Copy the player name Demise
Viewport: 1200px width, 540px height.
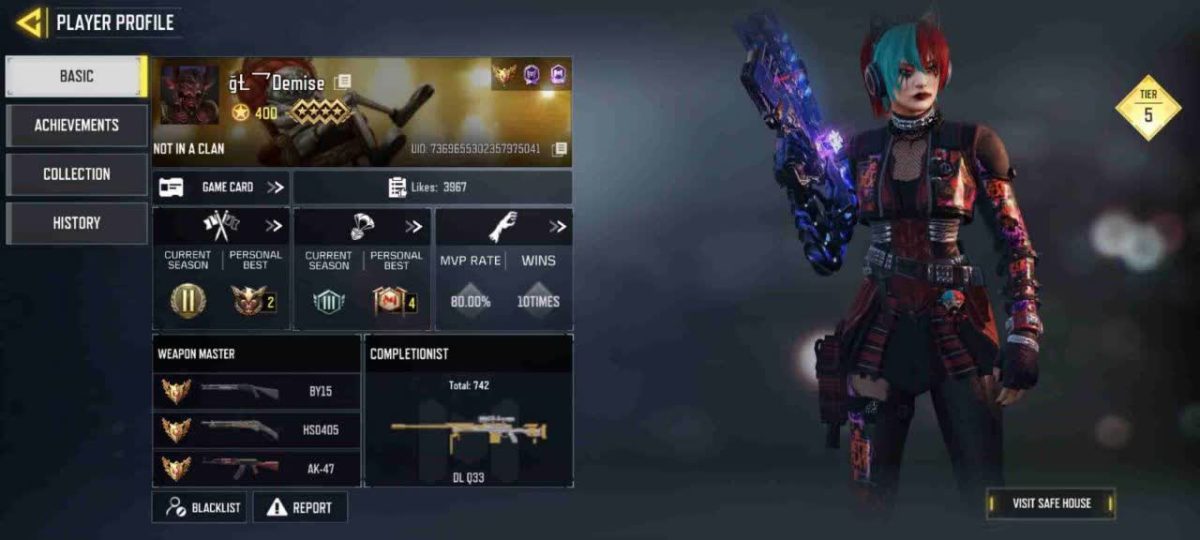(x=342, y=82)
